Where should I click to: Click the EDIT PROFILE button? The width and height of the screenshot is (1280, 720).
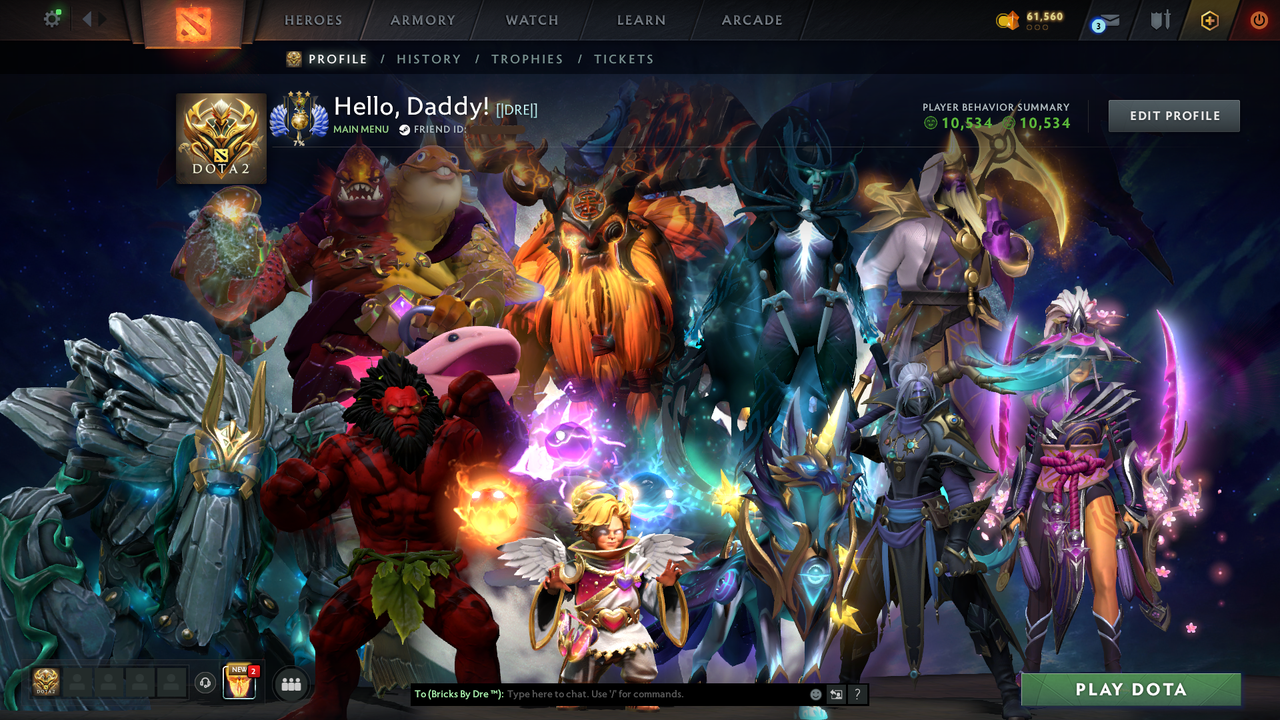coord(1173,115)
